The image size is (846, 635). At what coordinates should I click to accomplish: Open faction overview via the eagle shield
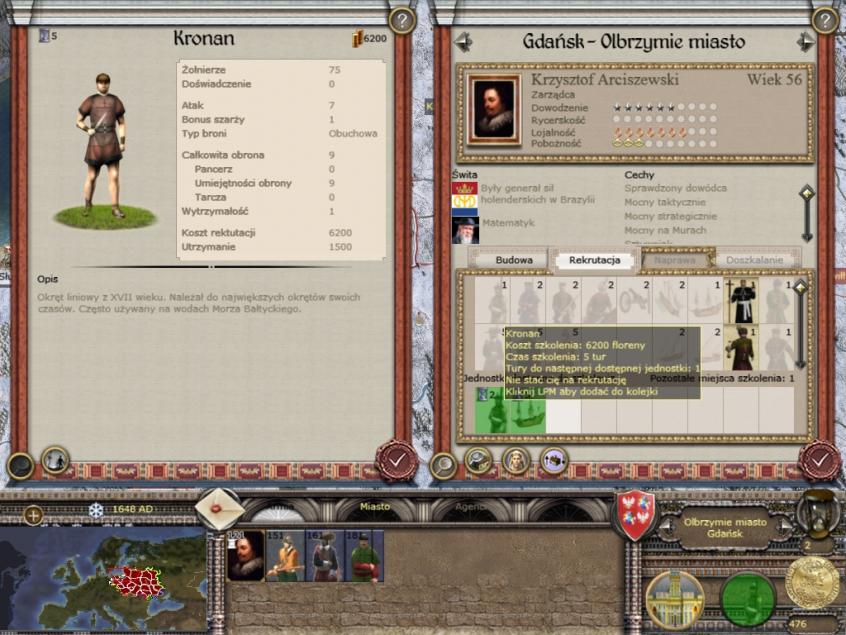[x=634, y=515]
